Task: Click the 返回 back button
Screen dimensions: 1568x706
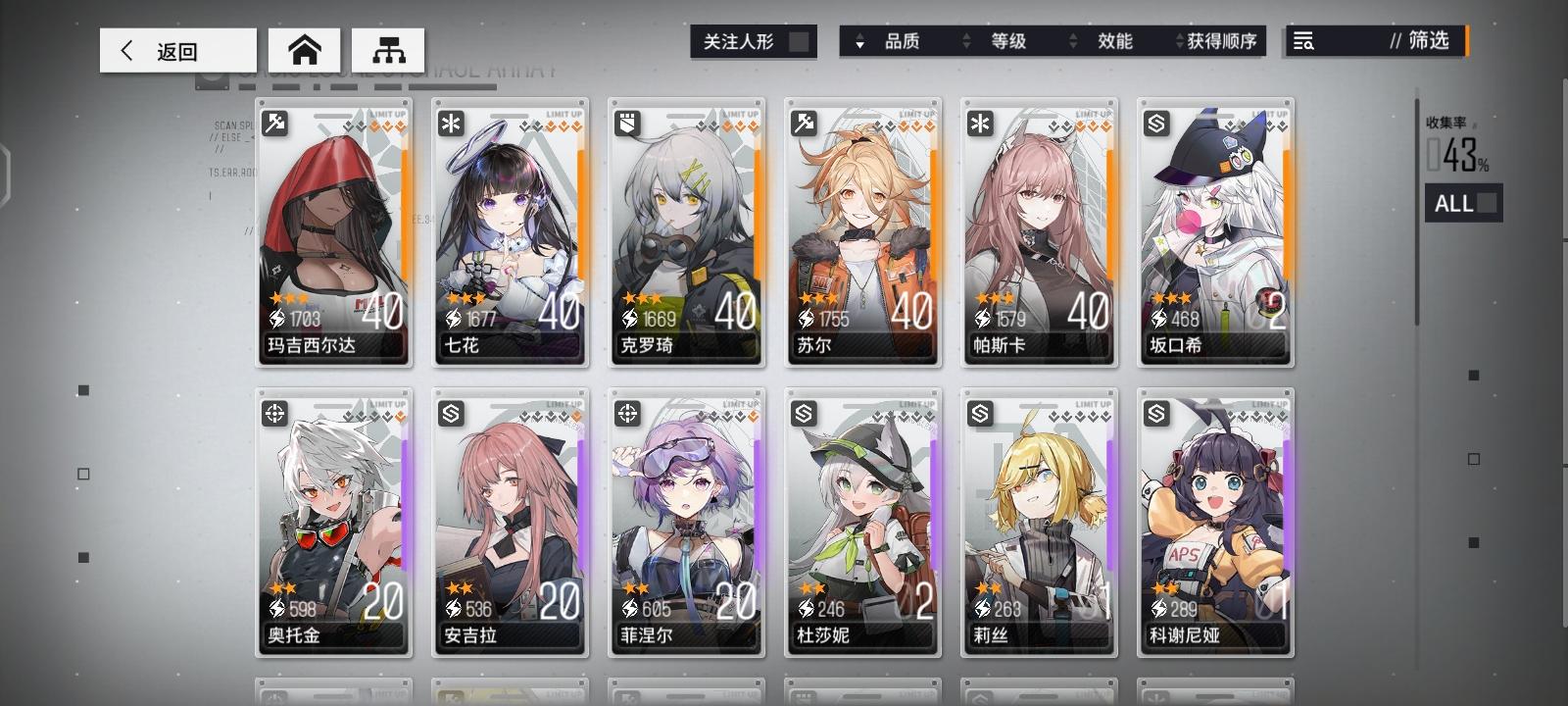Action: coord(176,50)
